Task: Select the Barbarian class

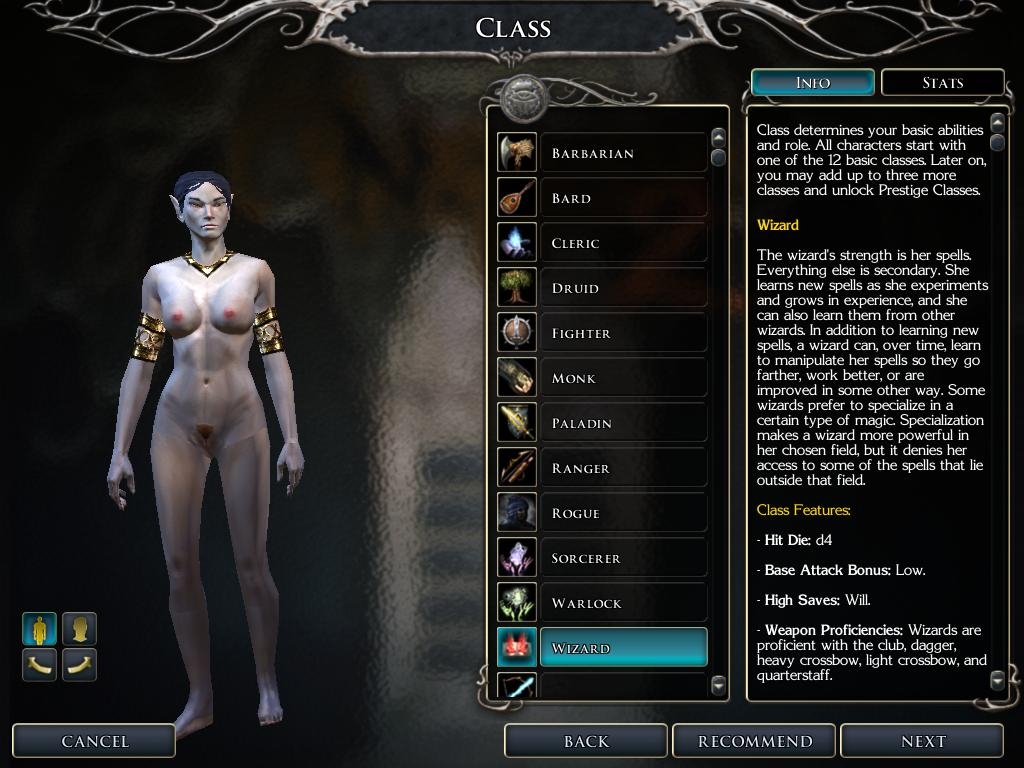Action: 622,153
